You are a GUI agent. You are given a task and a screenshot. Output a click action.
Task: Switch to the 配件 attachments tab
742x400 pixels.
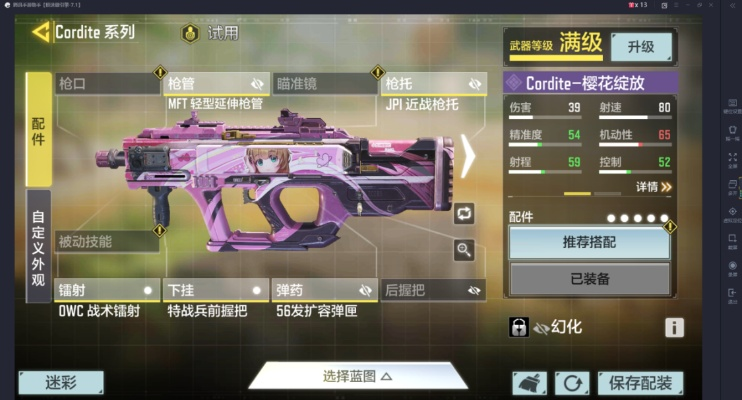pyautogui.click(x=38, y=130)
